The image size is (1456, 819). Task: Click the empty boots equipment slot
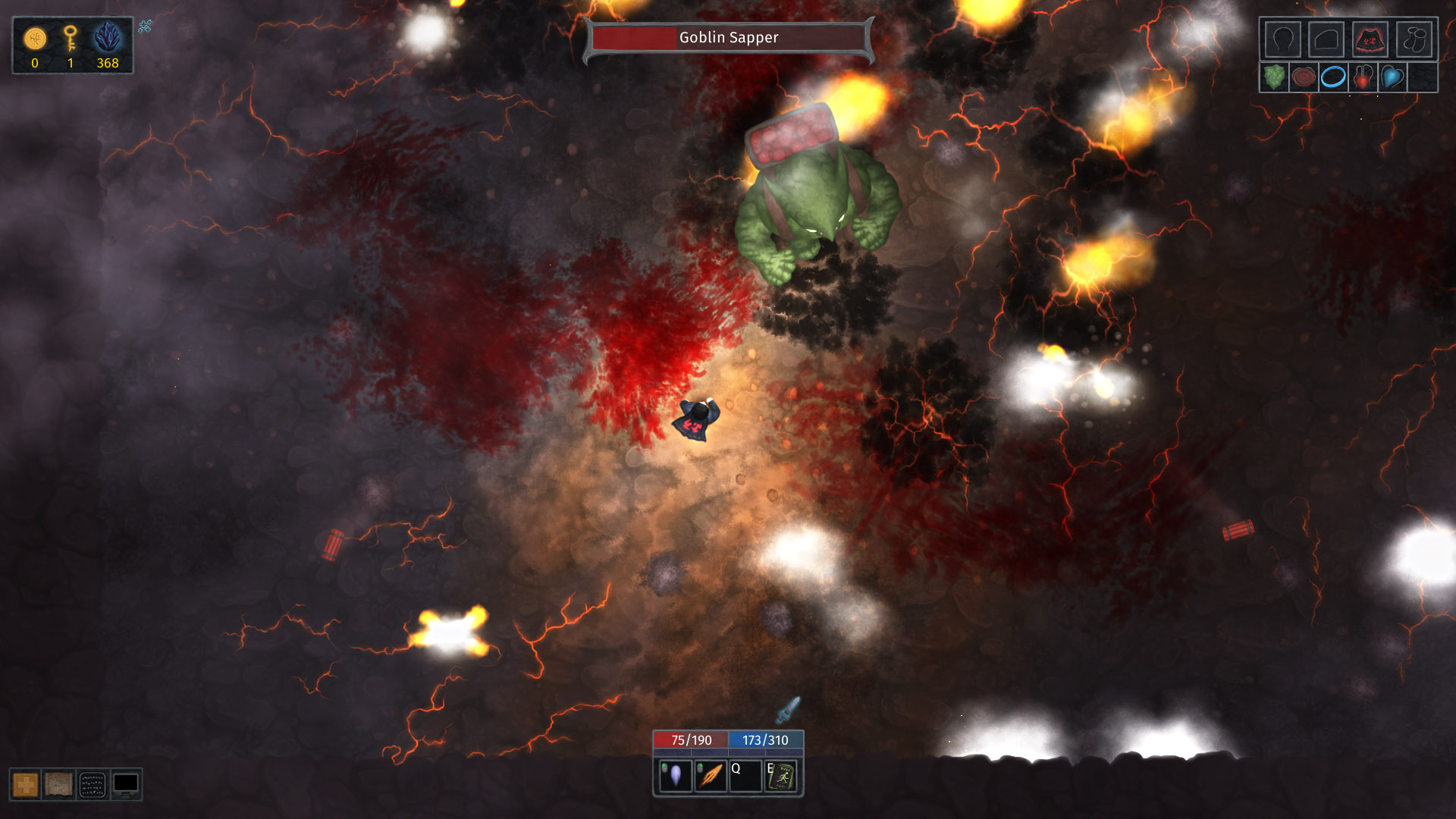(x=1415, y=40)
